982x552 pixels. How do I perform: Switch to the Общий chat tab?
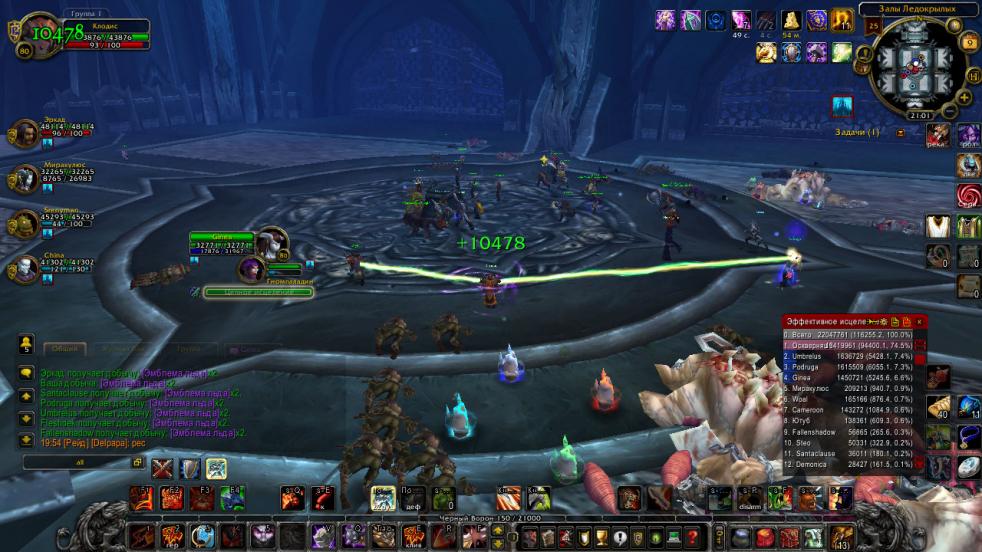(x=64, y=348)
